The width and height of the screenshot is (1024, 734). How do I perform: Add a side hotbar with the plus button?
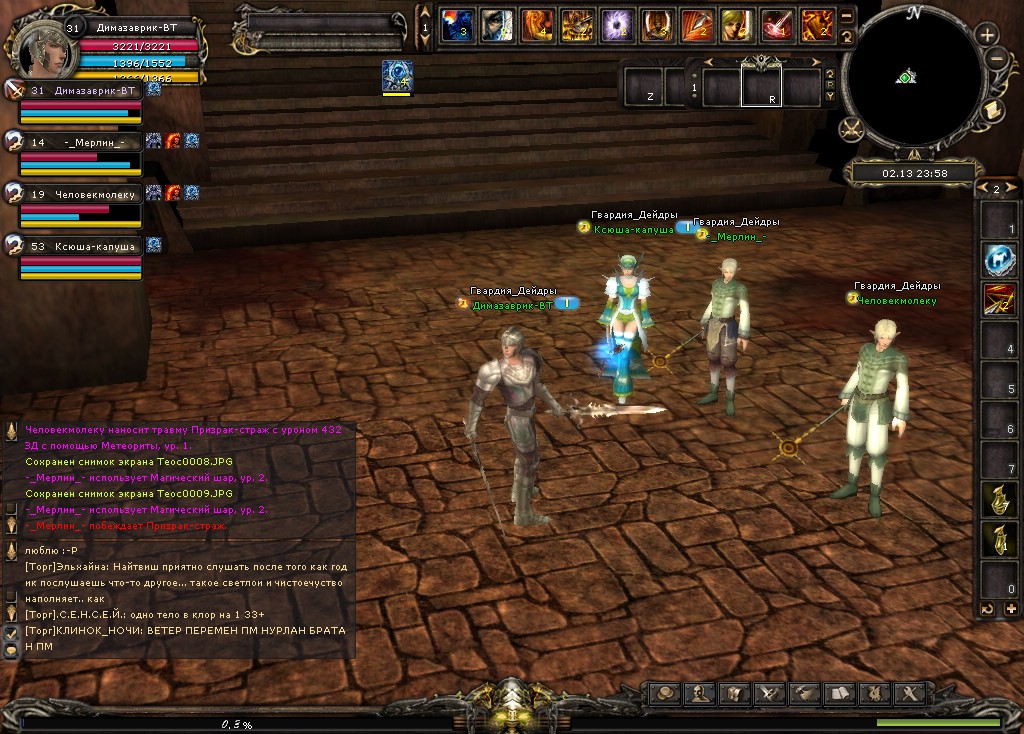click(x=1009, y=608)
